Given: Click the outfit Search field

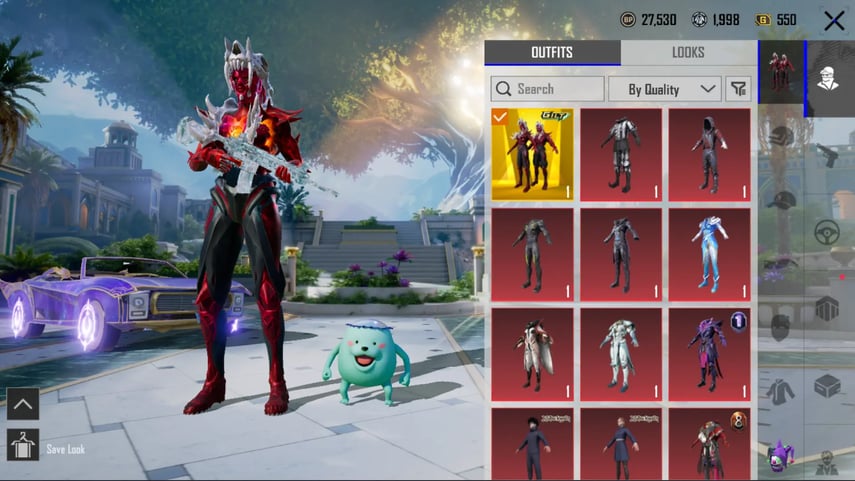Looking at the screenshot, I should click(x=548, y=89).
